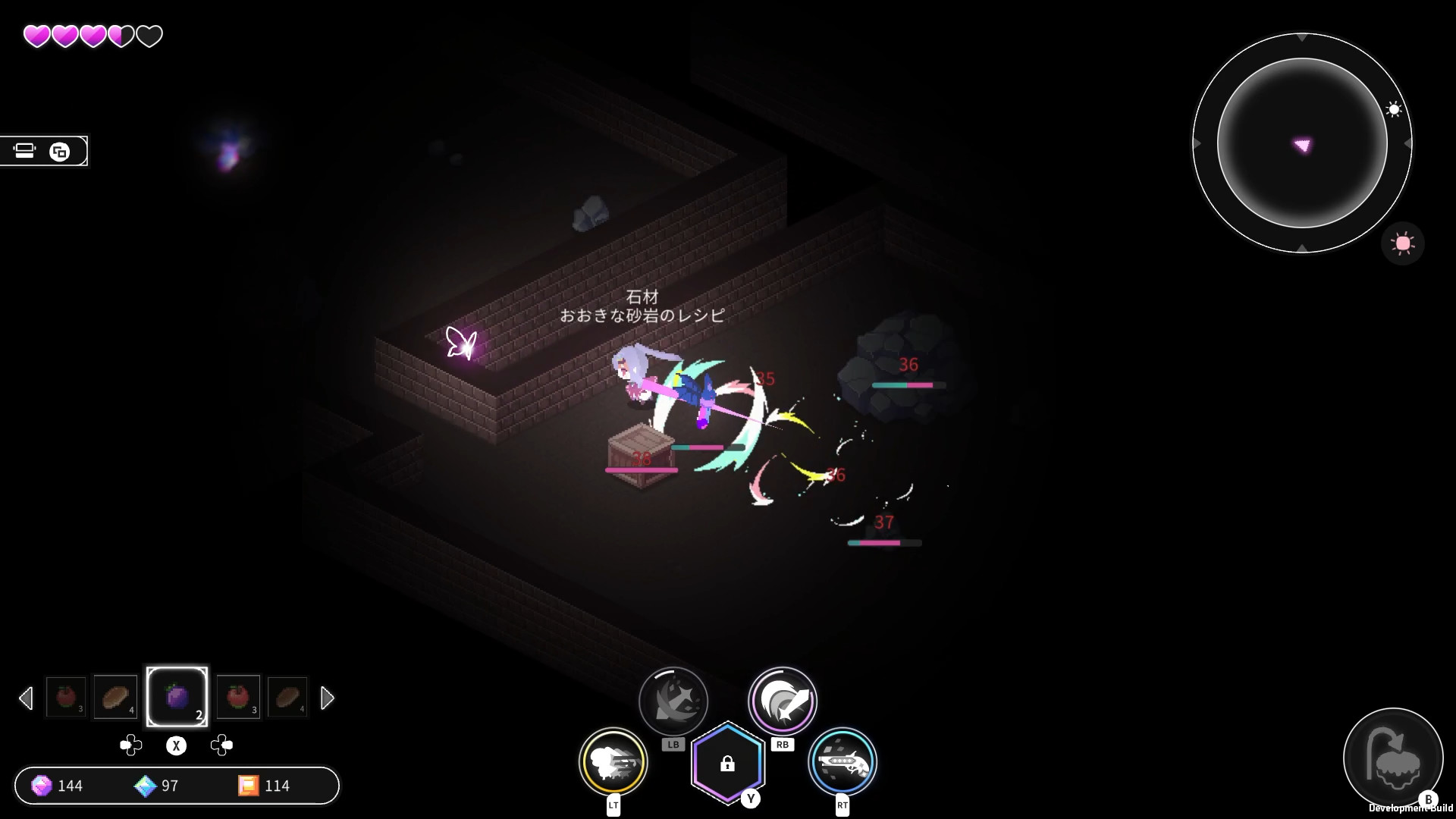Expand the top-left window overlay panel
The image size is (1456, 819).
click(61, 151)
